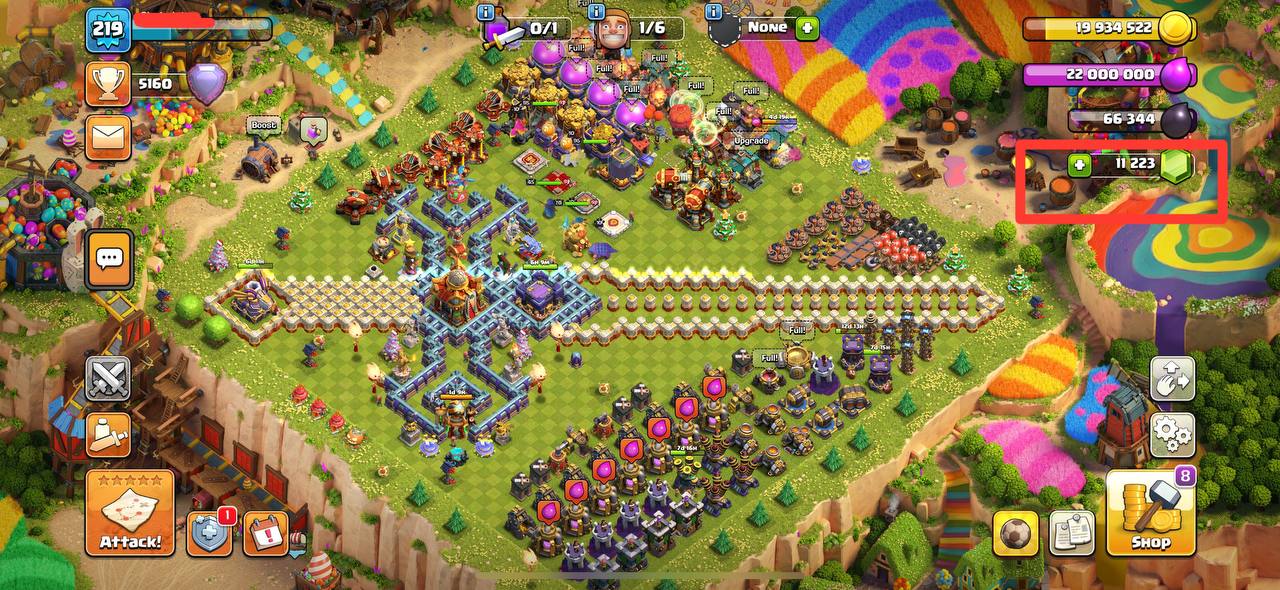Open the settings gears button

[x=1173, y=432]
